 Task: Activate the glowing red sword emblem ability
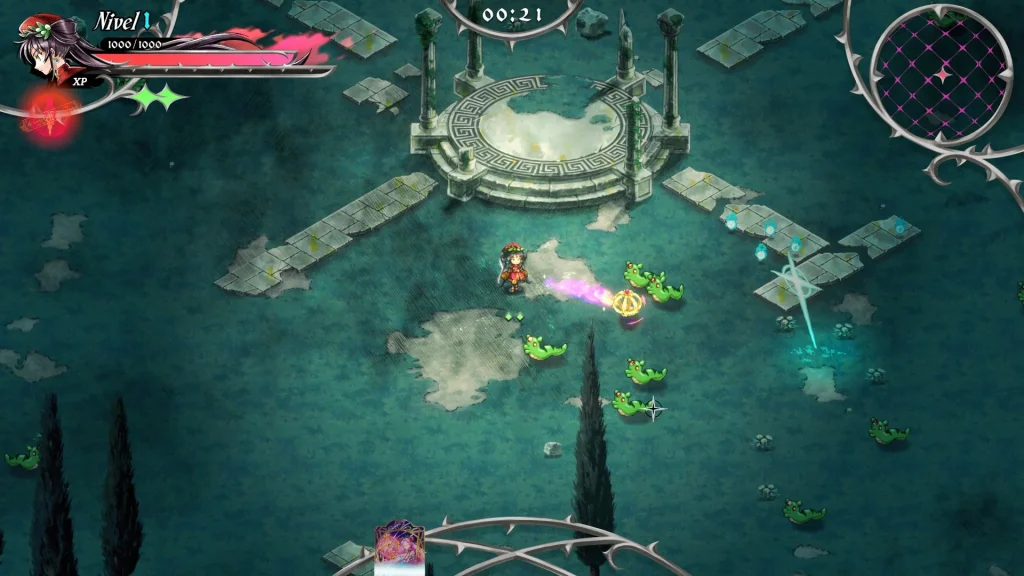coord(45,115)
